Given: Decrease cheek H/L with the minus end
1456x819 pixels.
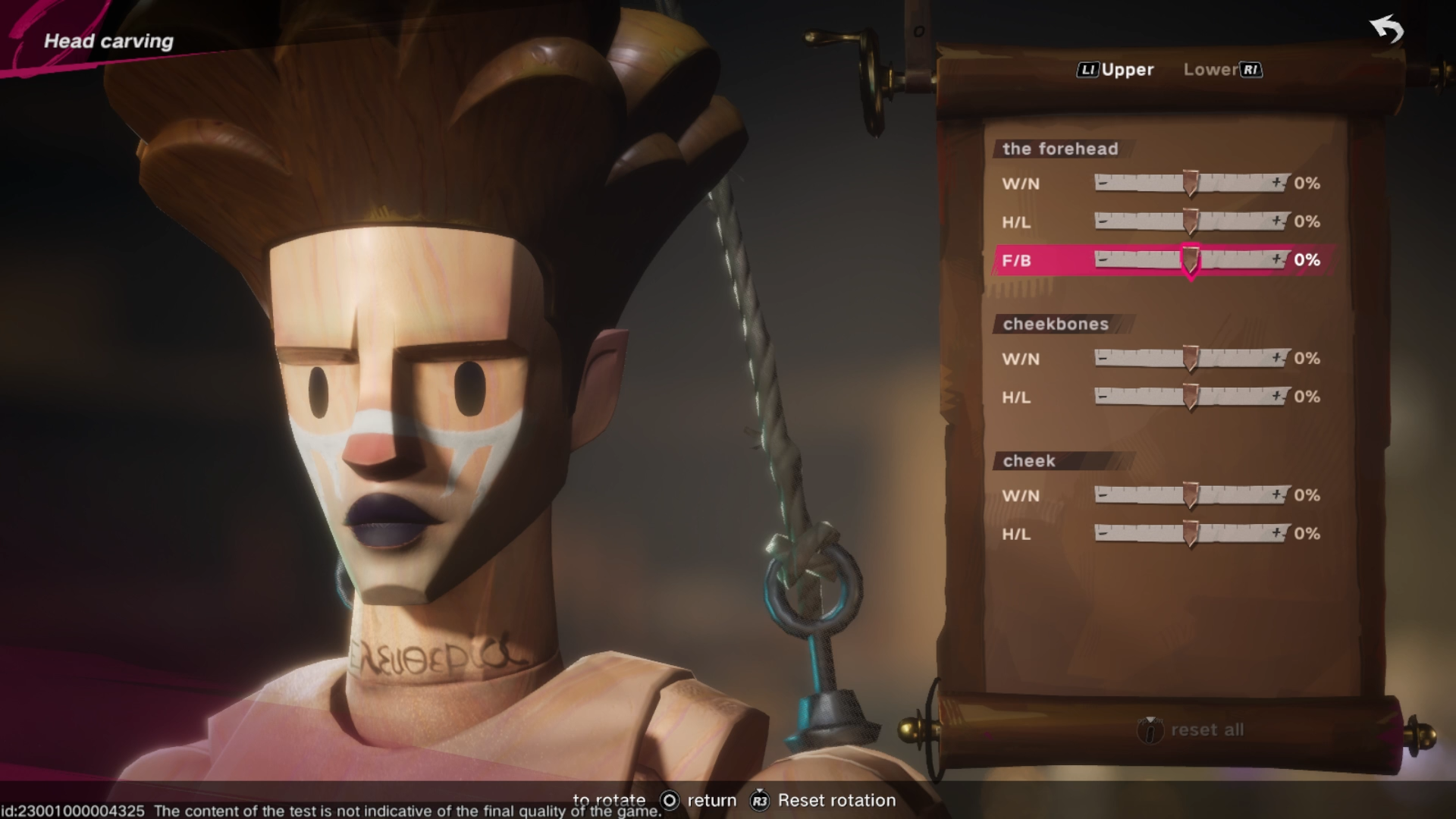Looking at the screenshot, I should pos(1103,532).
